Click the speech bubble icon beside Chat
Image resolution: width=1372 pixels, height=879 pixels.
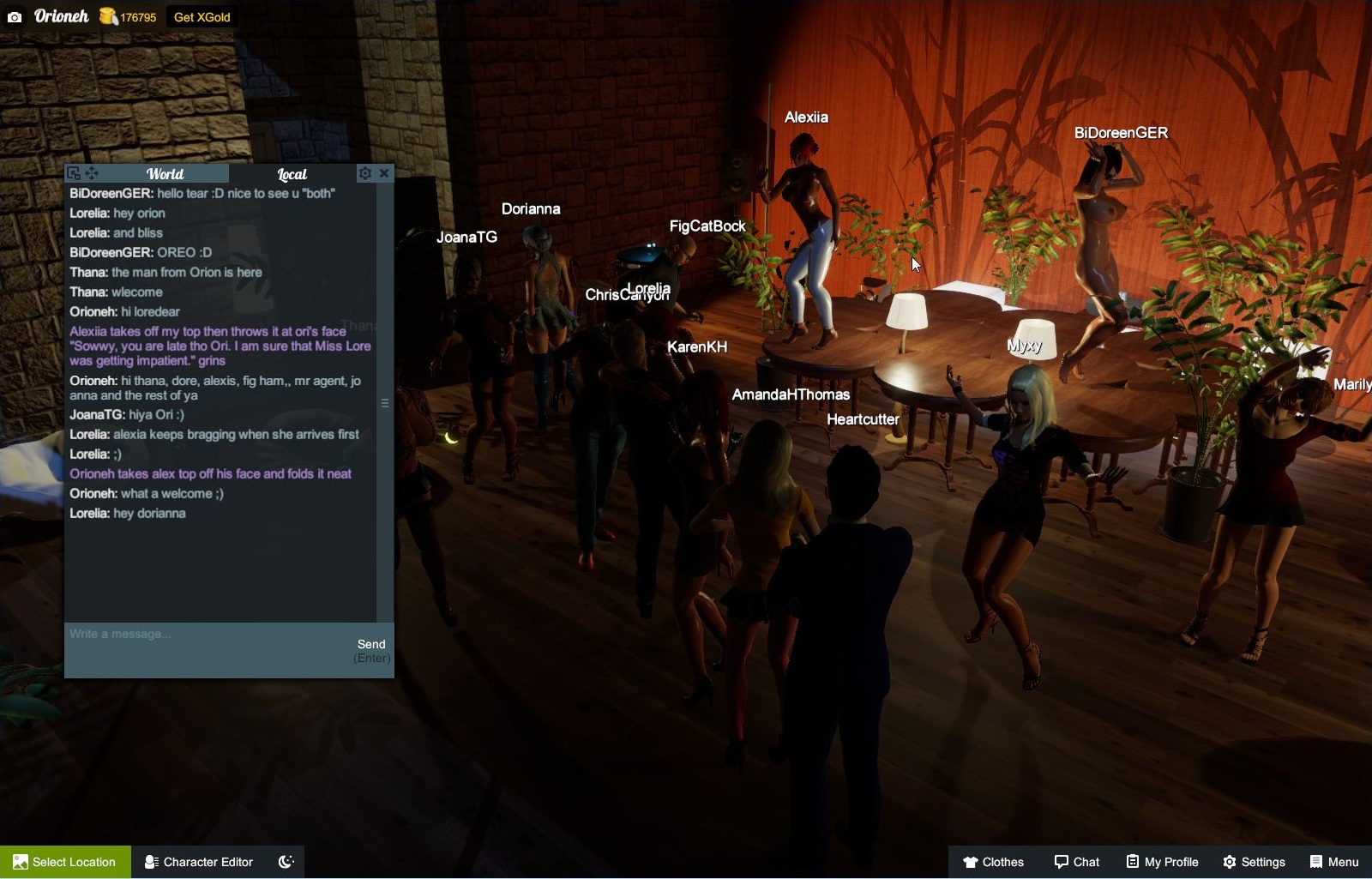[1060, 862]
